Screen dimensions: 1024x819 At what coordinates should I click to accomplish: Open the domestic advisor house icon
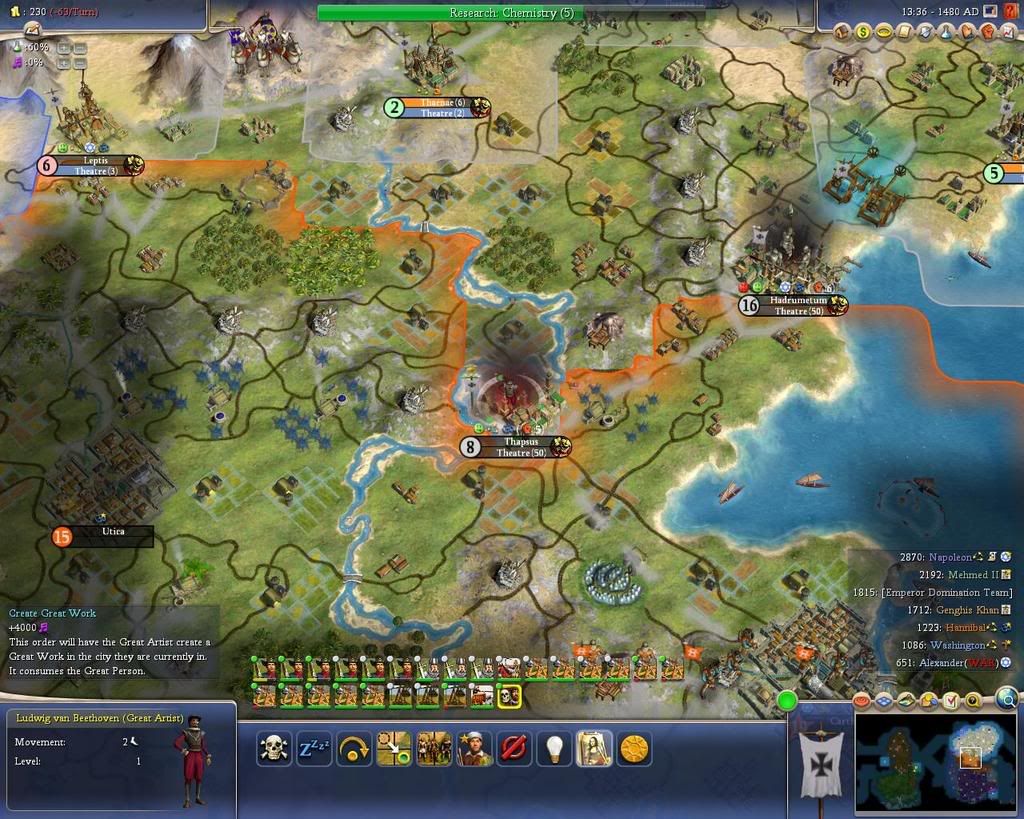pos(841,32)
